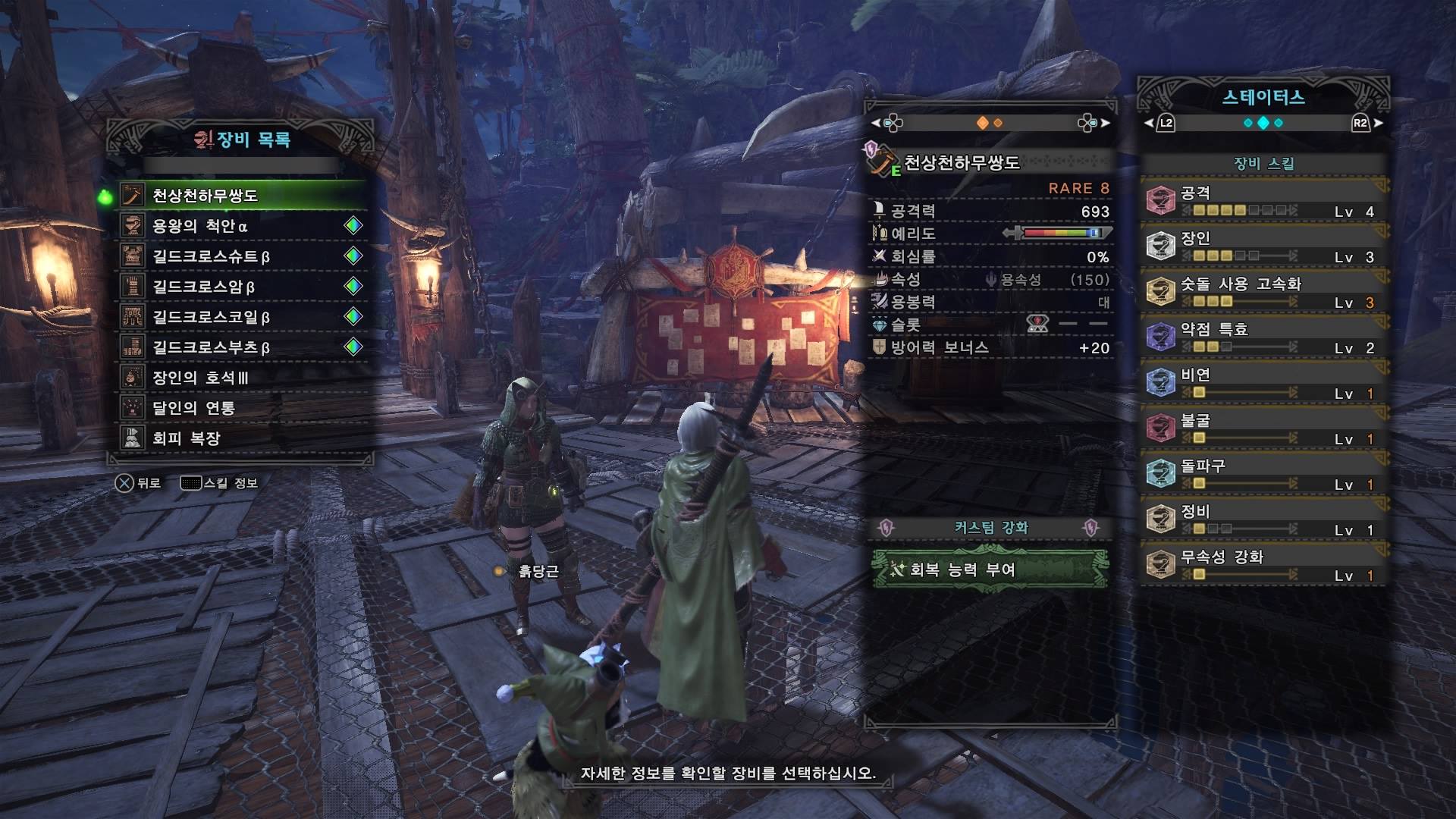Select the 숫돌 사용 고속화 skill
1456x819 pixels.
[x=1263, y=292]
